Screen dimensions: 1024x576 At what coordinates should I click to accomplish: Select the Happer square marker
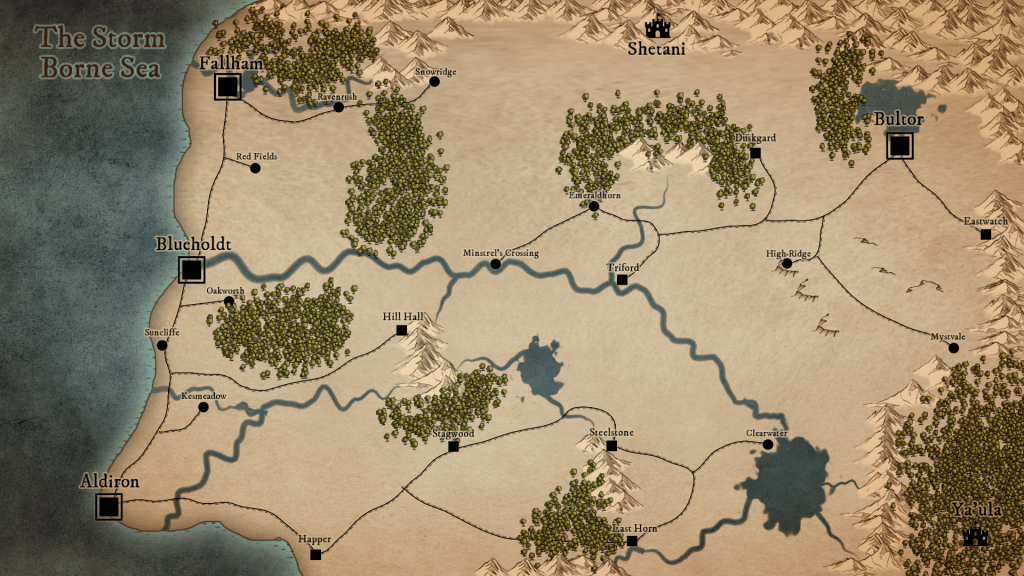[315, 554]
